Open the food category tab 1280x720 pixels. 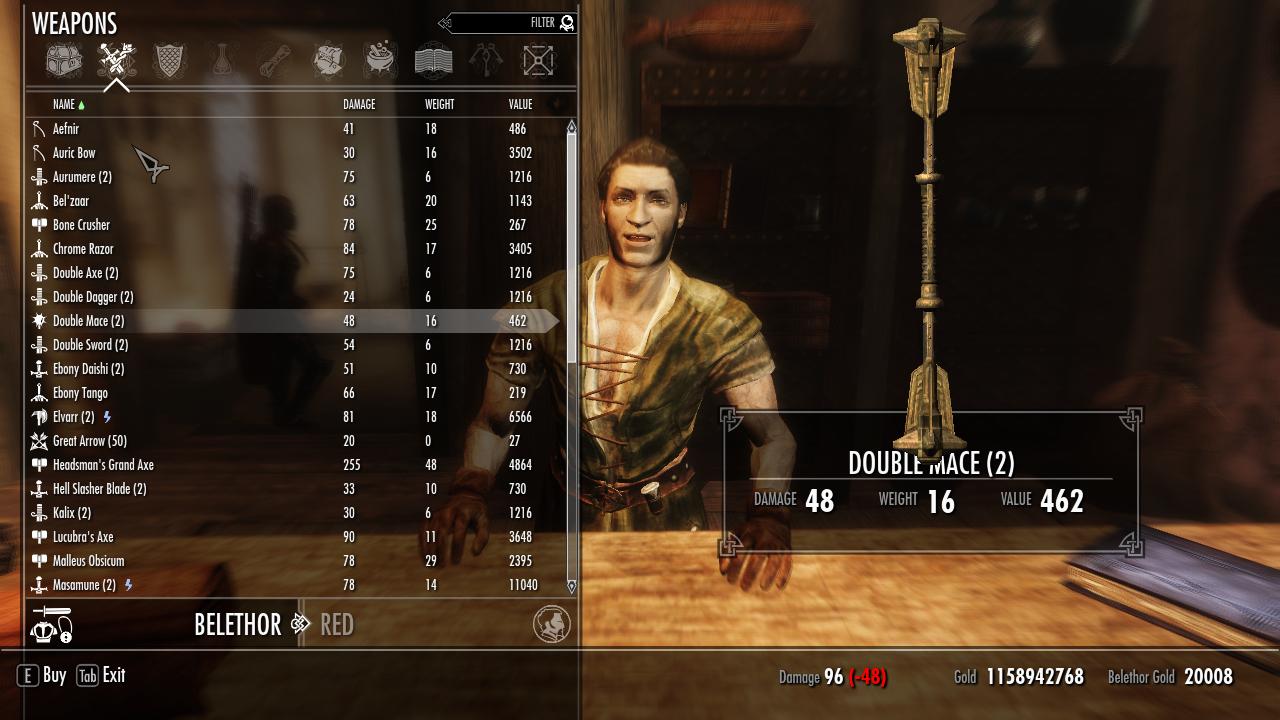click(328, 61)
